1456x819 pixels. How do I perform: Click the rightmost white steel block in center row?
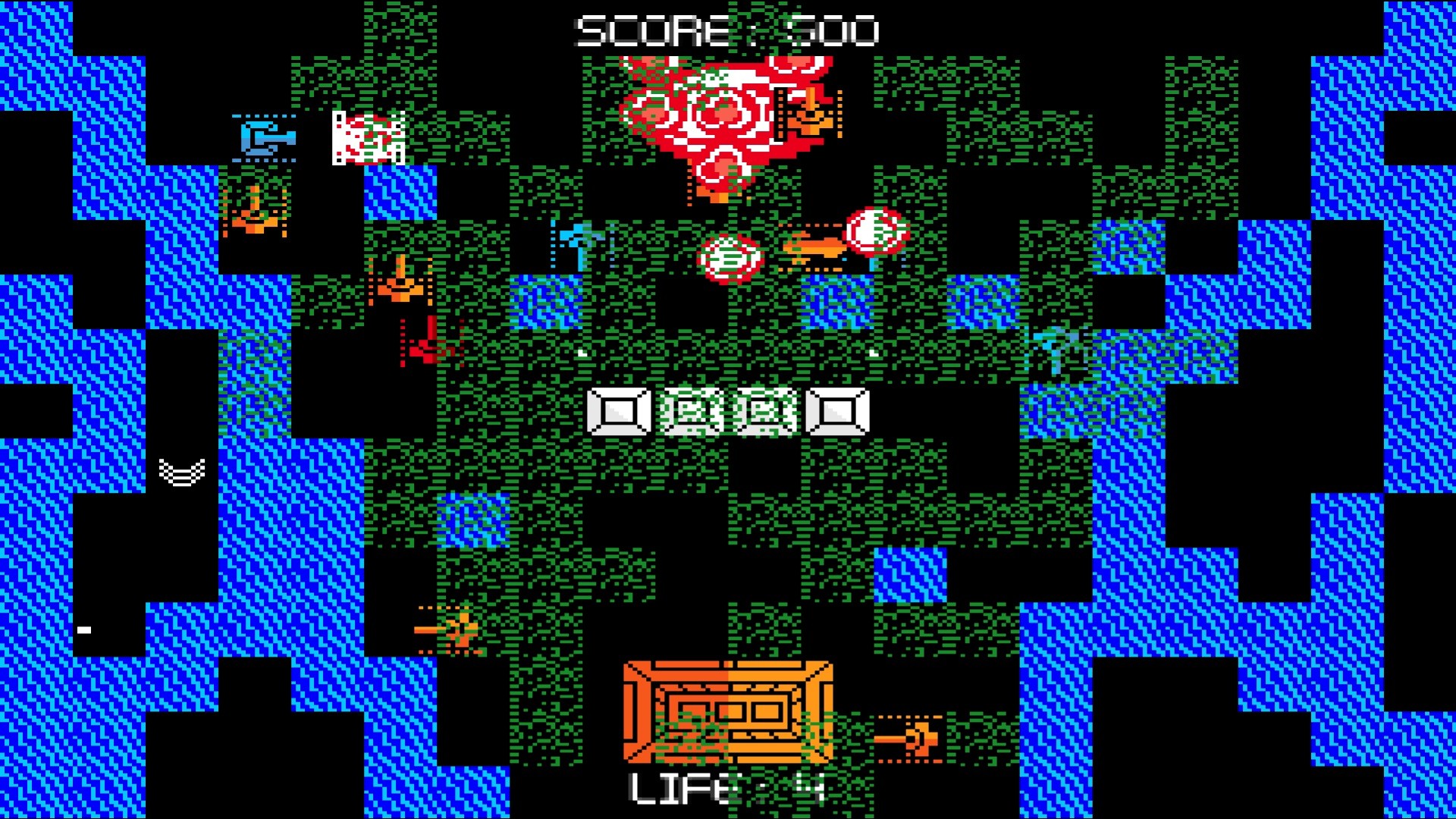tap(838, 413)
